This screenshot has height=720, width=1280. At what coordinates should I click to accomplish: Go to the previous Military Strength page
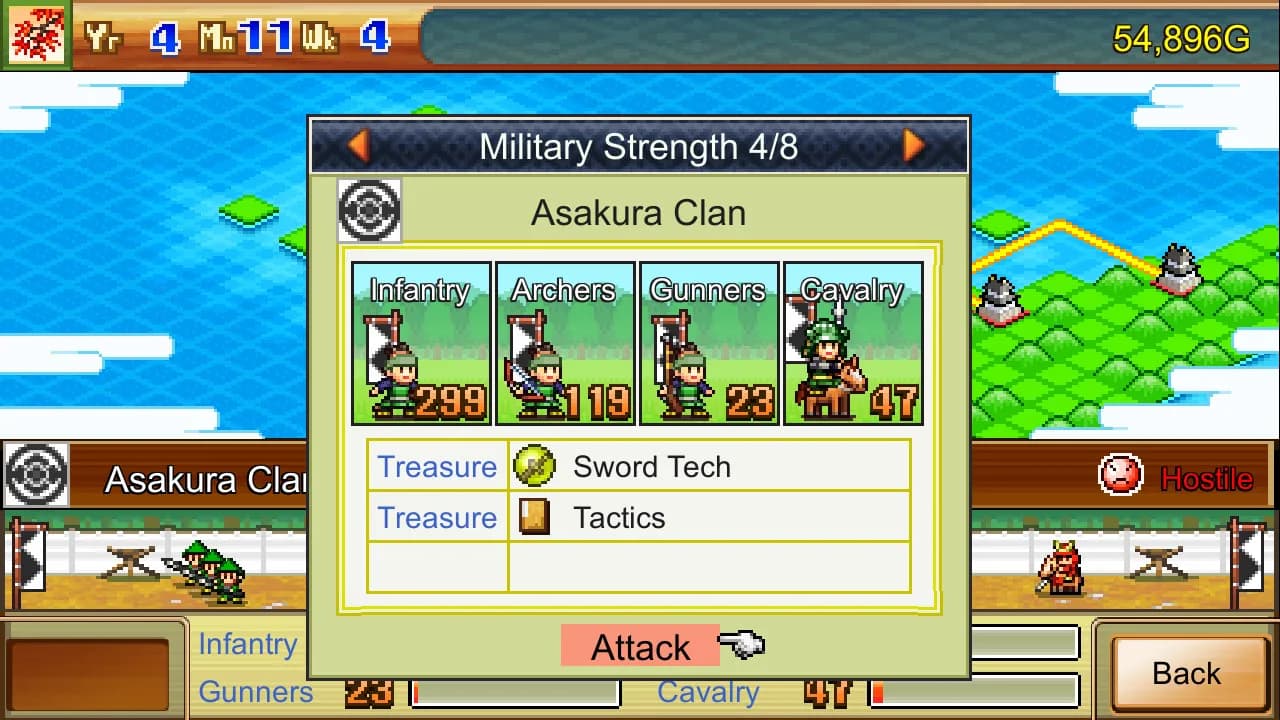358,147
